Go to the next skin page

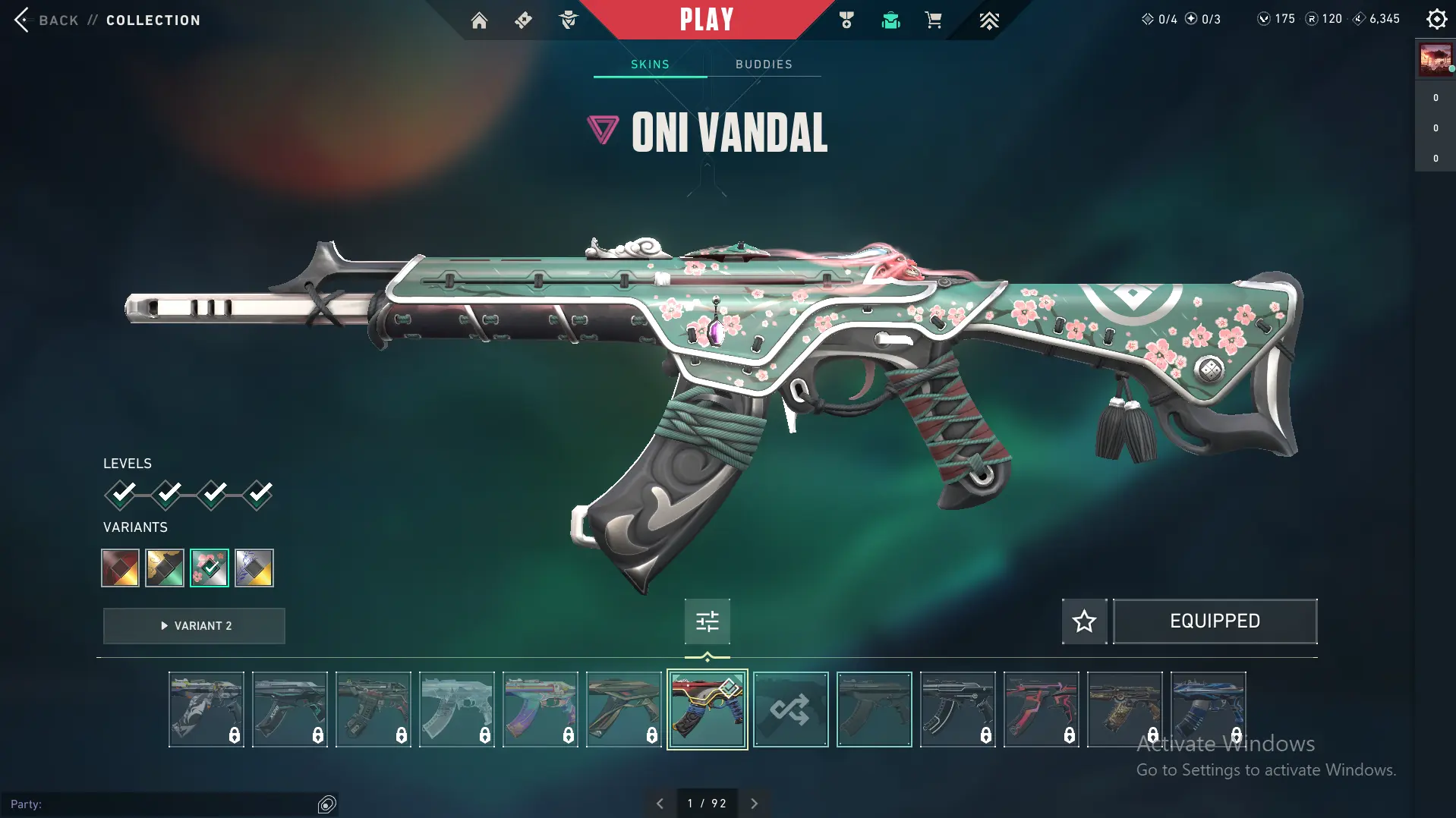(x=754, y=804)
